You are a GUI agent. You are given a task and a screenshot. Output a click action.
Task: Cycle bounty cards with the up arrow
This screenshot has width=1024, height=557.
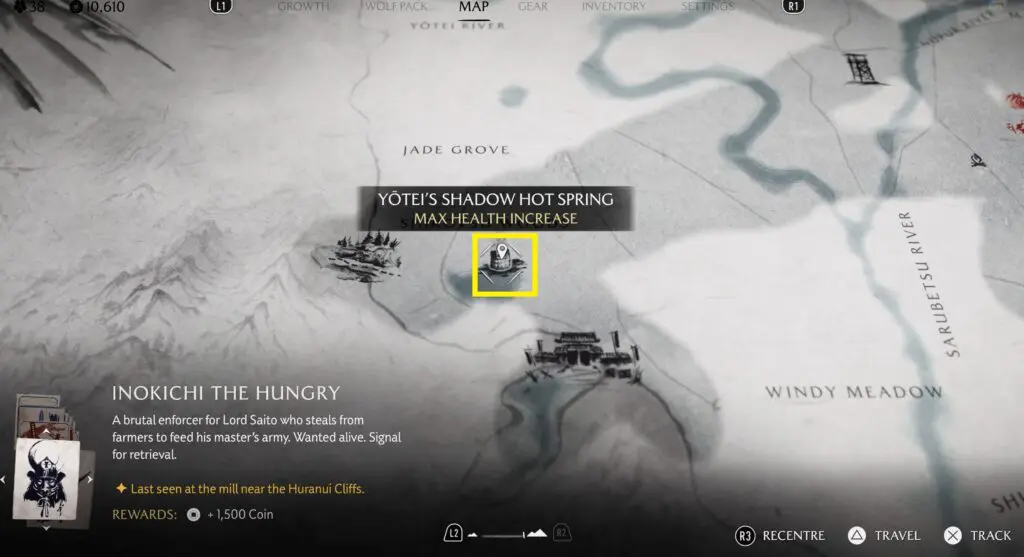48,431
